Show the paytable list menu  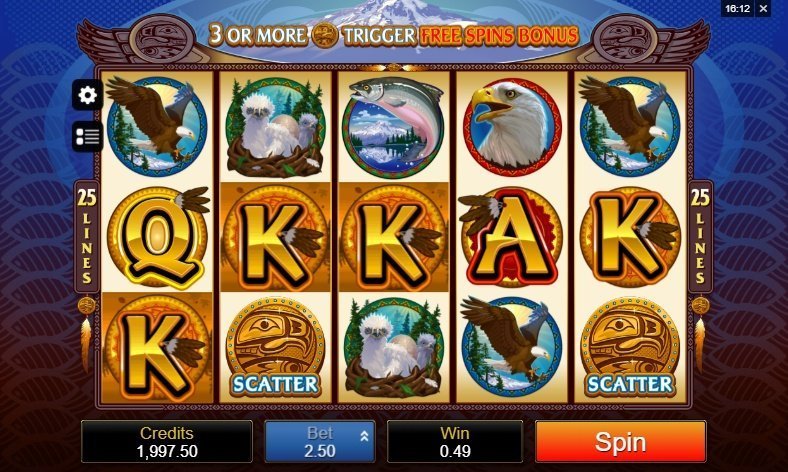[87, 136]
